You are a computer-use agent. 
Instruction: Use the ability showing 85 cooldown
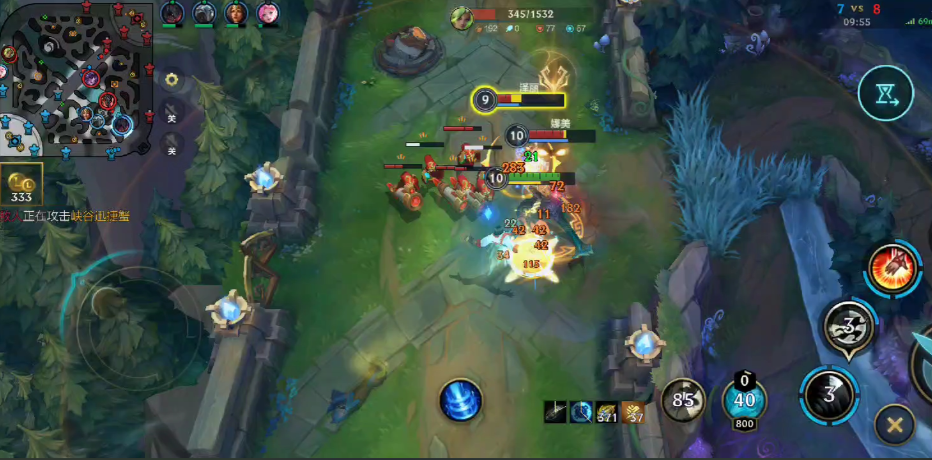(683, 401)
